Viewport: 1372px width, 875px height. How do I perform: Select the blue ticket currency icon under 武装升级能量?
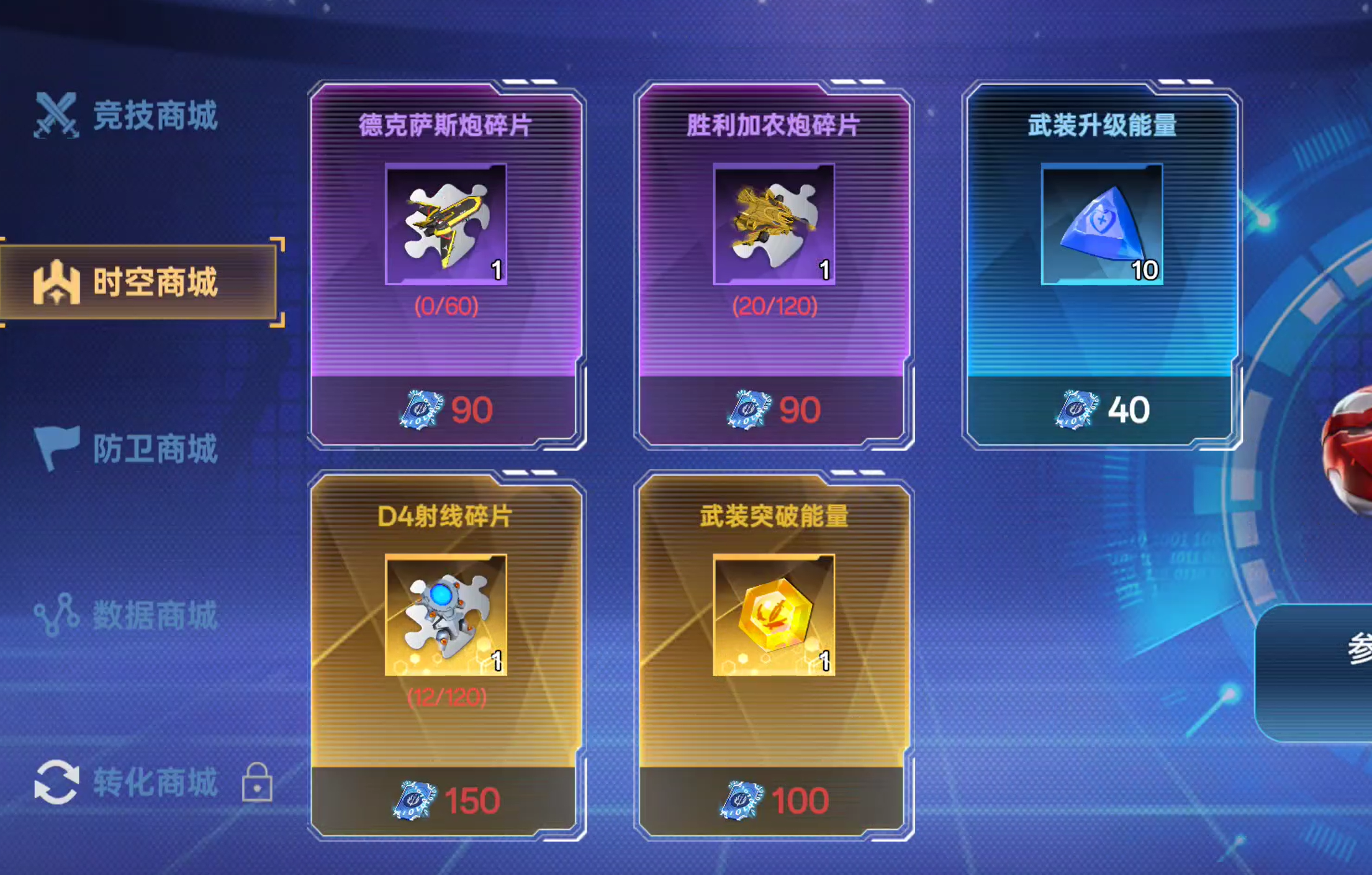pyautogui.click(x=1078, y=409)
